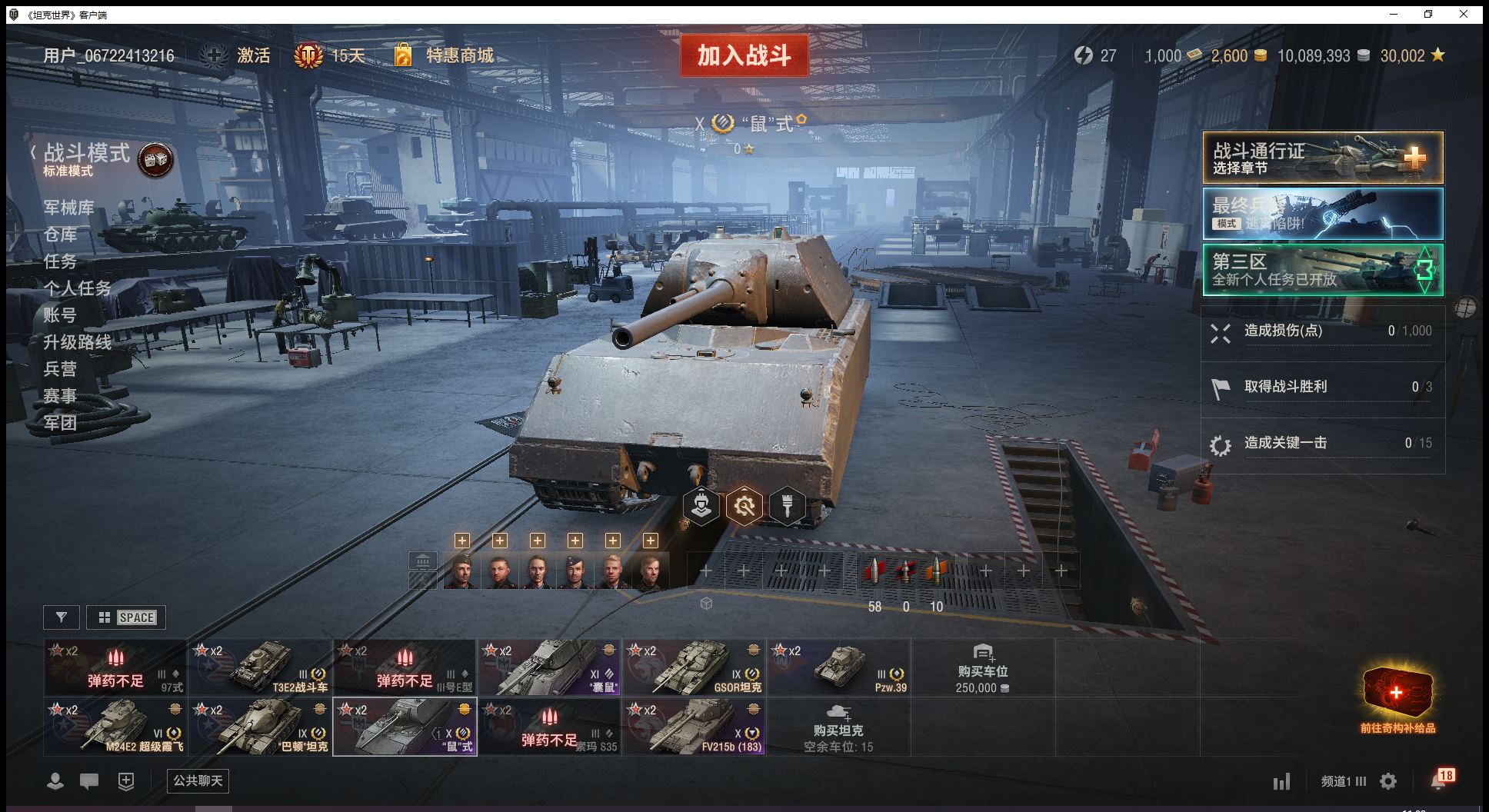The image size is (1489, 812).
Task: Click the 加入战斗 battle button
Action: tap(744, 55)
